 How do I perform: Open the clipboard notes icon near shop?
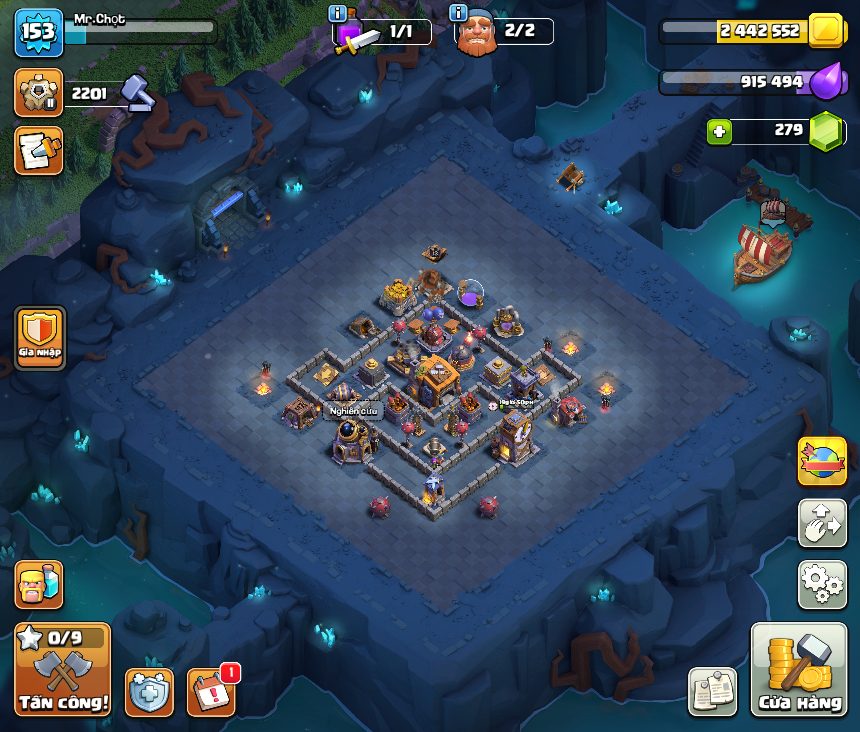pyautogui.click(x=712, y=691)
